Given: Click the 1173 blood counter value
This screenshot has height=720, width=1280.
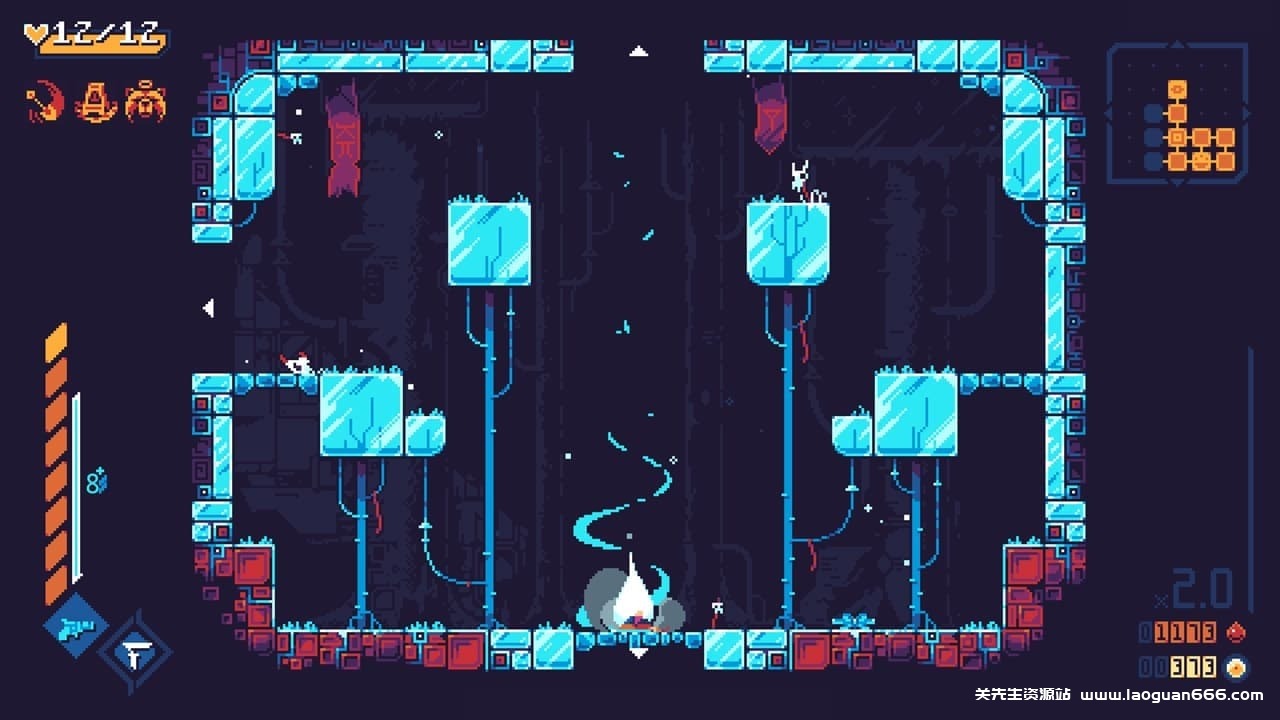Looking at the screenshot, I should click(1185, 632).
